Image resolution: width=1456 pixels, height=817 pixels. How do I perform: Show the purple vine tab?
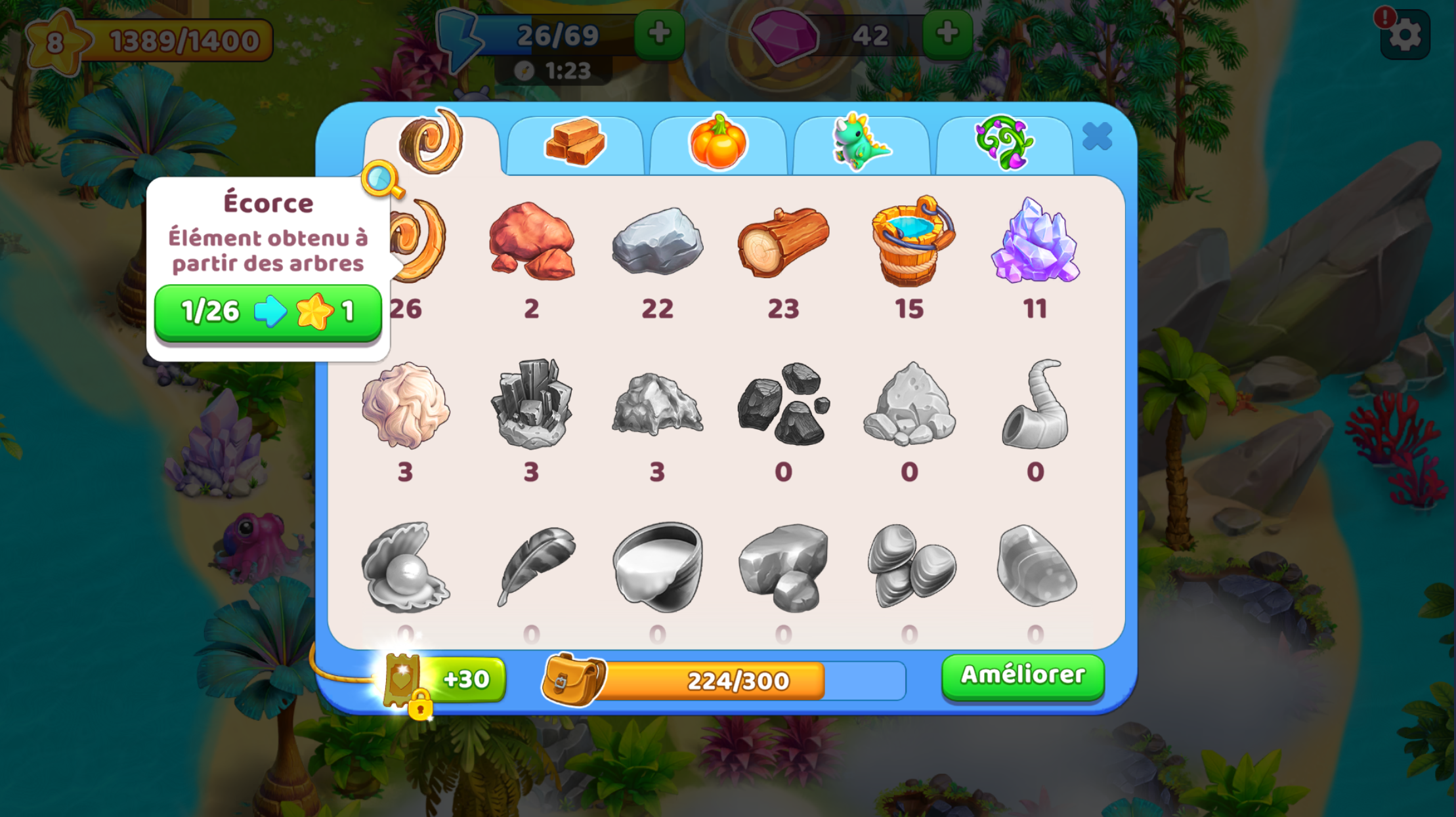point(1004,143)
